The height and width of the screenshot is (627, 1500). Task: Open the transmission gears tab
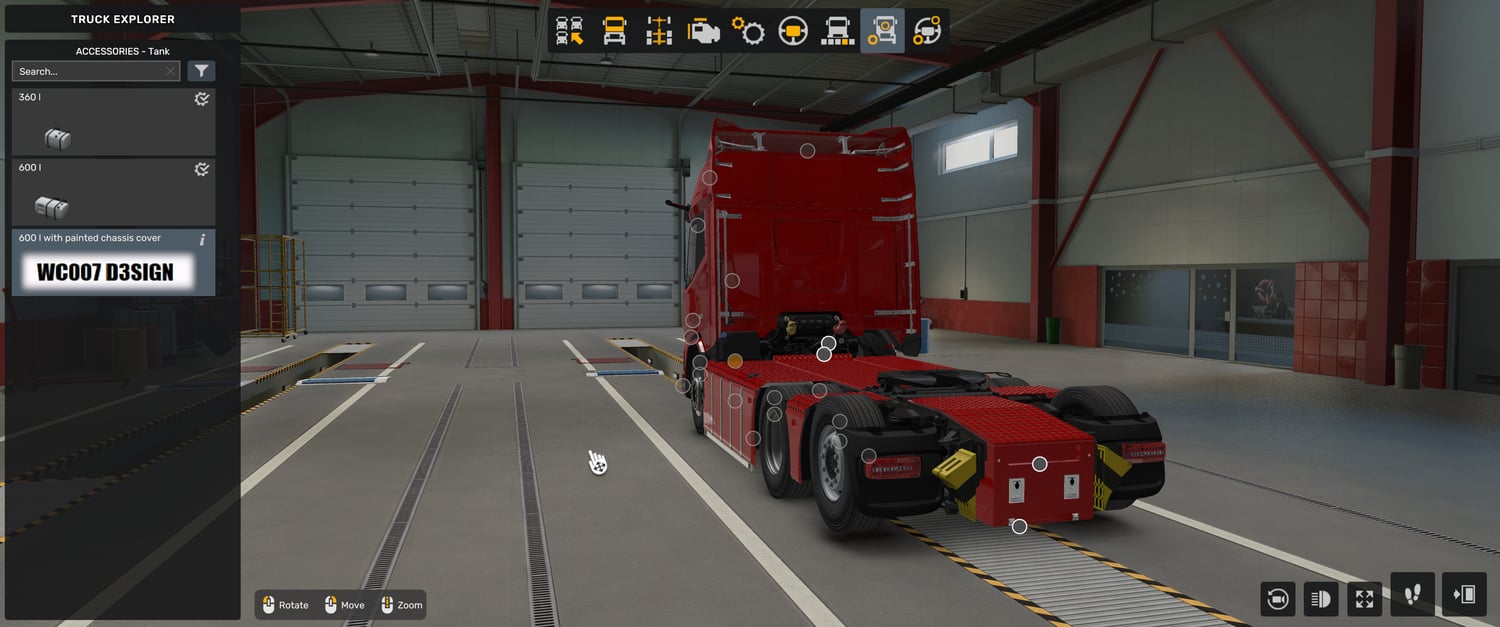click(748, 31)
